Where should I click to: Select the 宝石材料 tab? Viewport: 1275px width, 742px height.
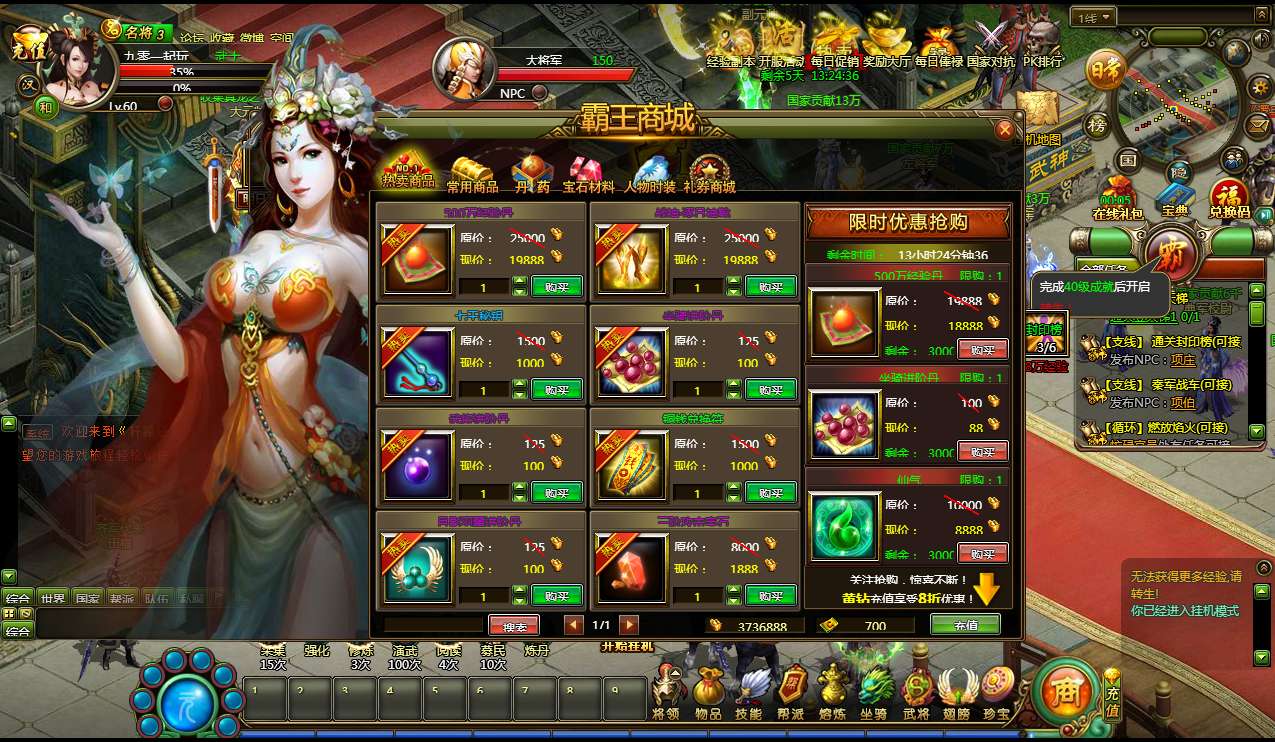pos(588,175)
